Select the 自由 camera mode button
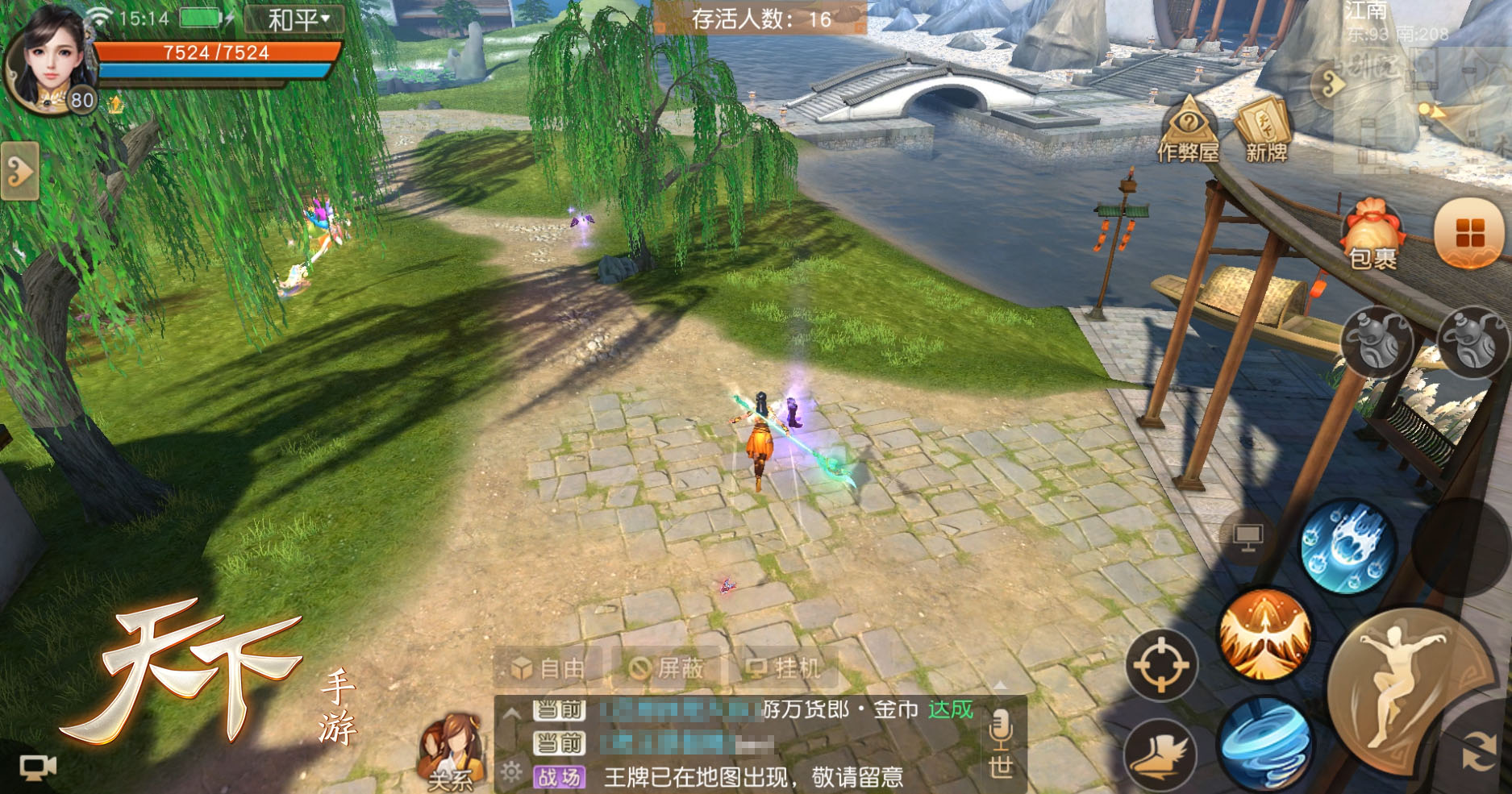Viewport: 1512px width, 794px height. [x=550, y=668]
